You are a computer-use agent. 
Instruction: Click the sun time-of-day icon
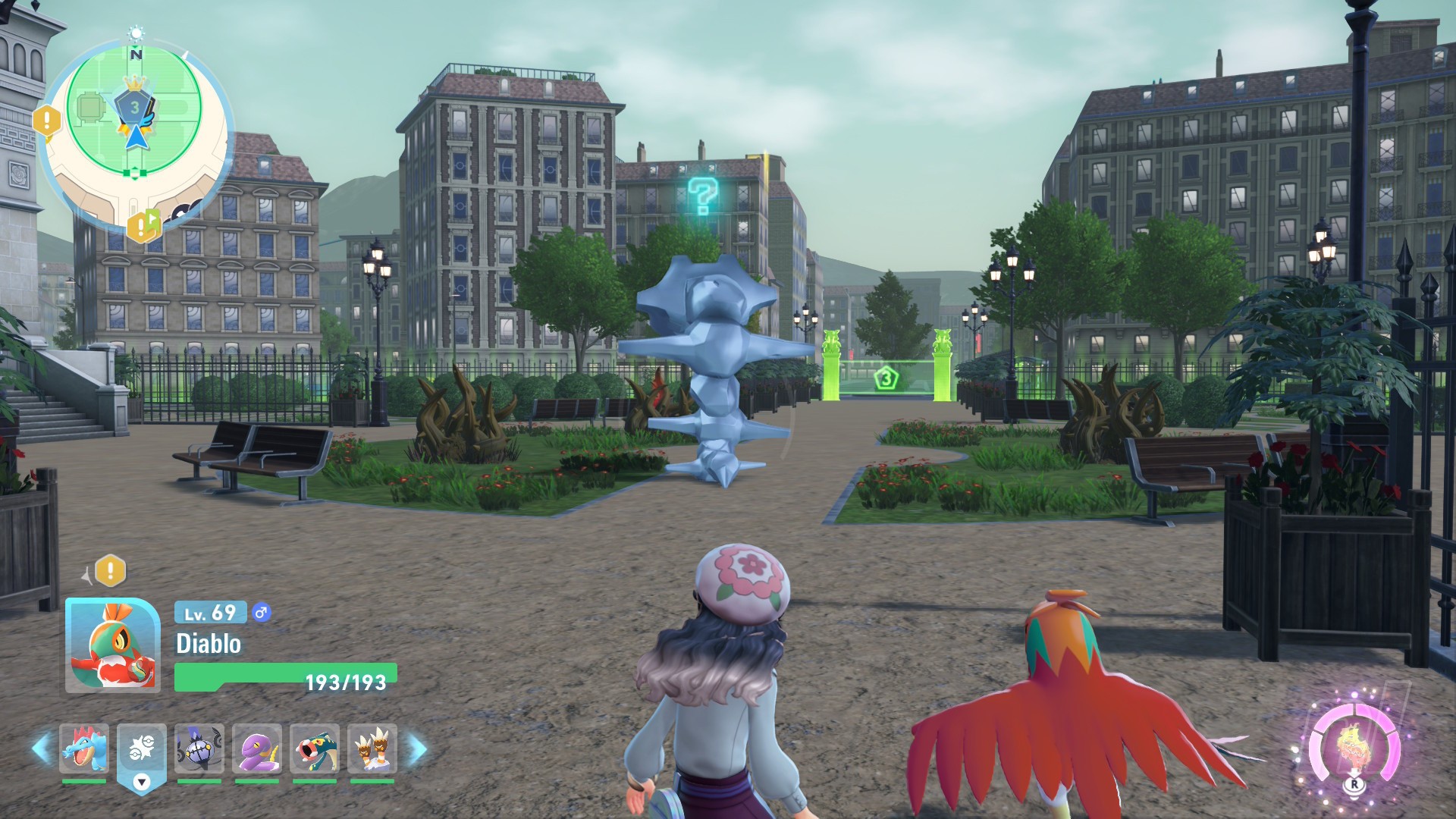coord(136,34)
